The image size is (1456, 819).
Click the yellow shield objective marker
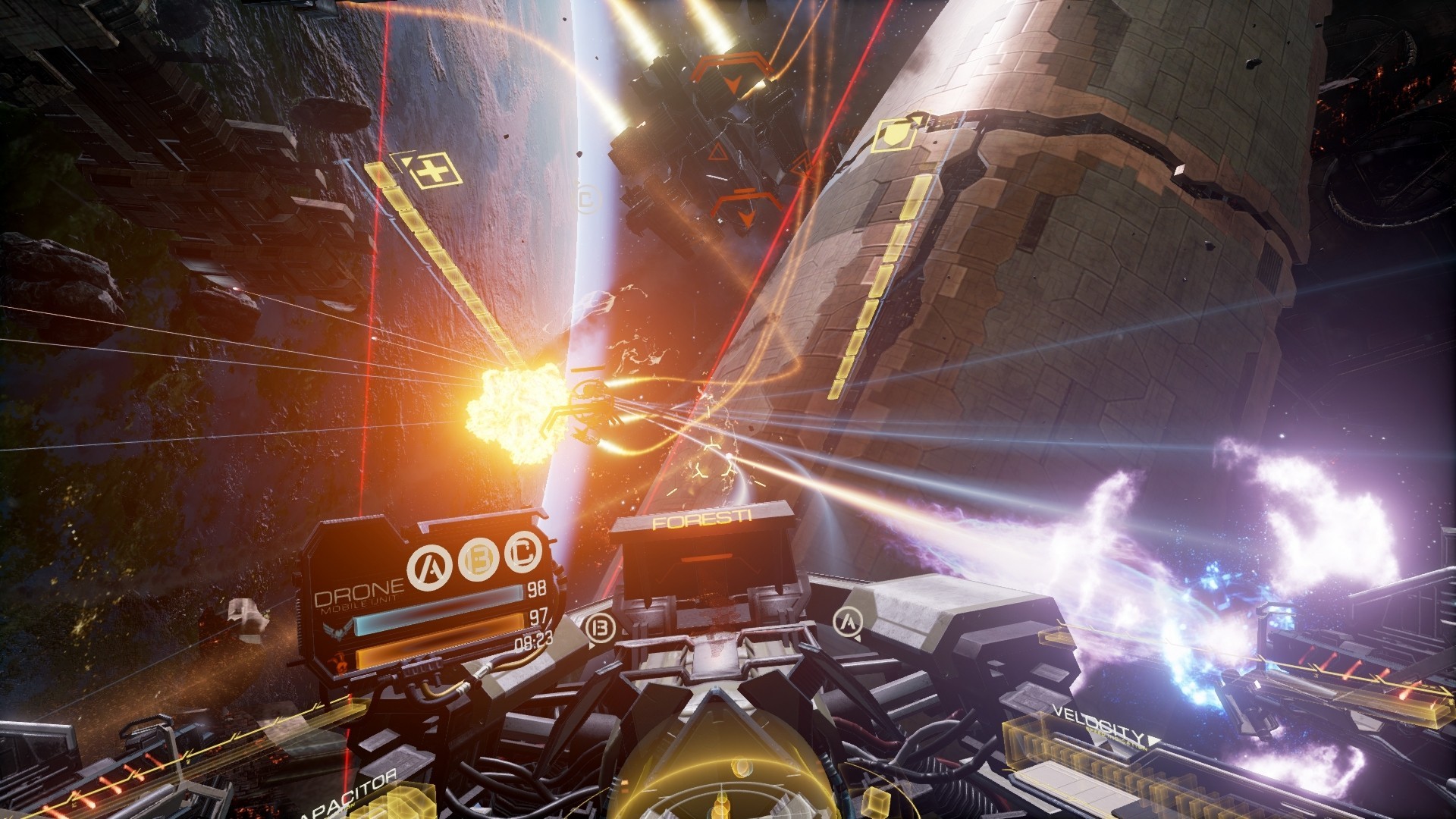pos(895,136)
